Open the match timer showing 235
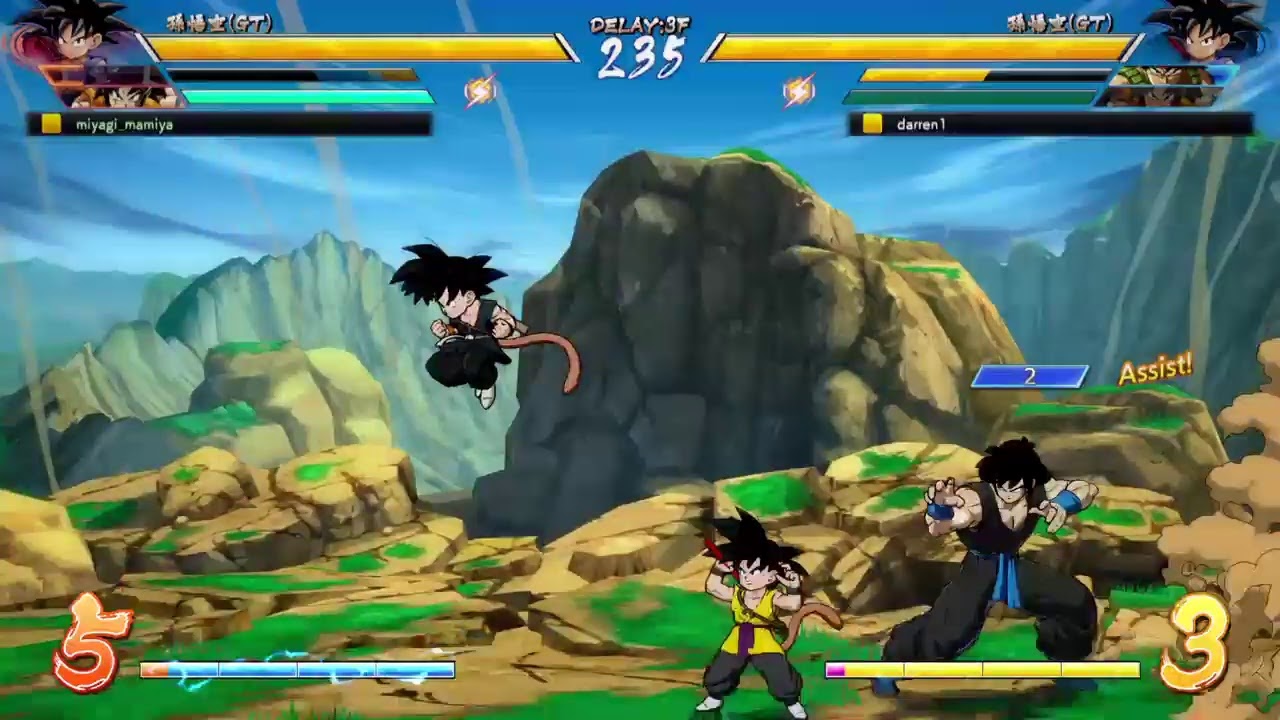Viewport: 1280px width, 720px height. click(x=641, y=56)
